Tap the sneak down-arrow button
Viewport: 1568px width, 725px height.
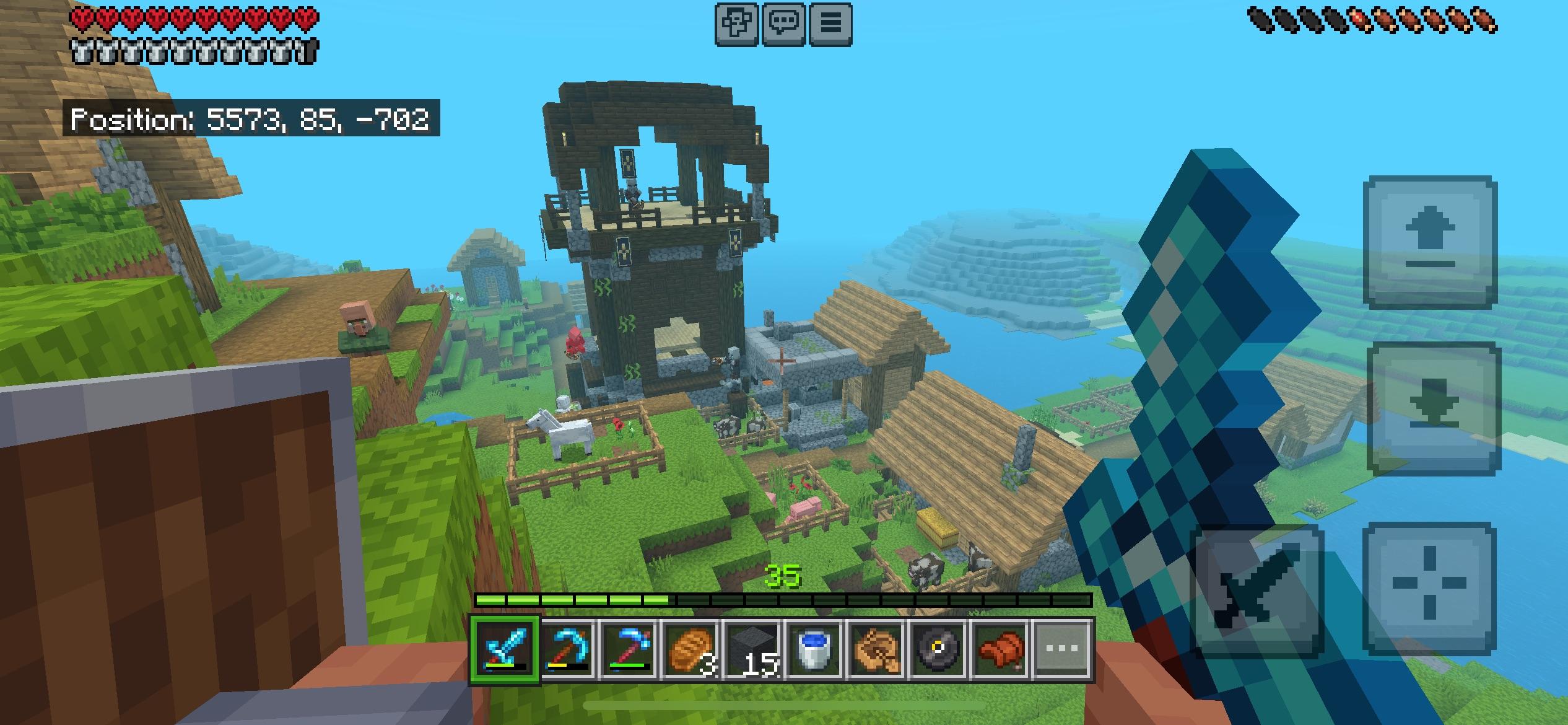pyautogui.click(x=1433, y=409)
